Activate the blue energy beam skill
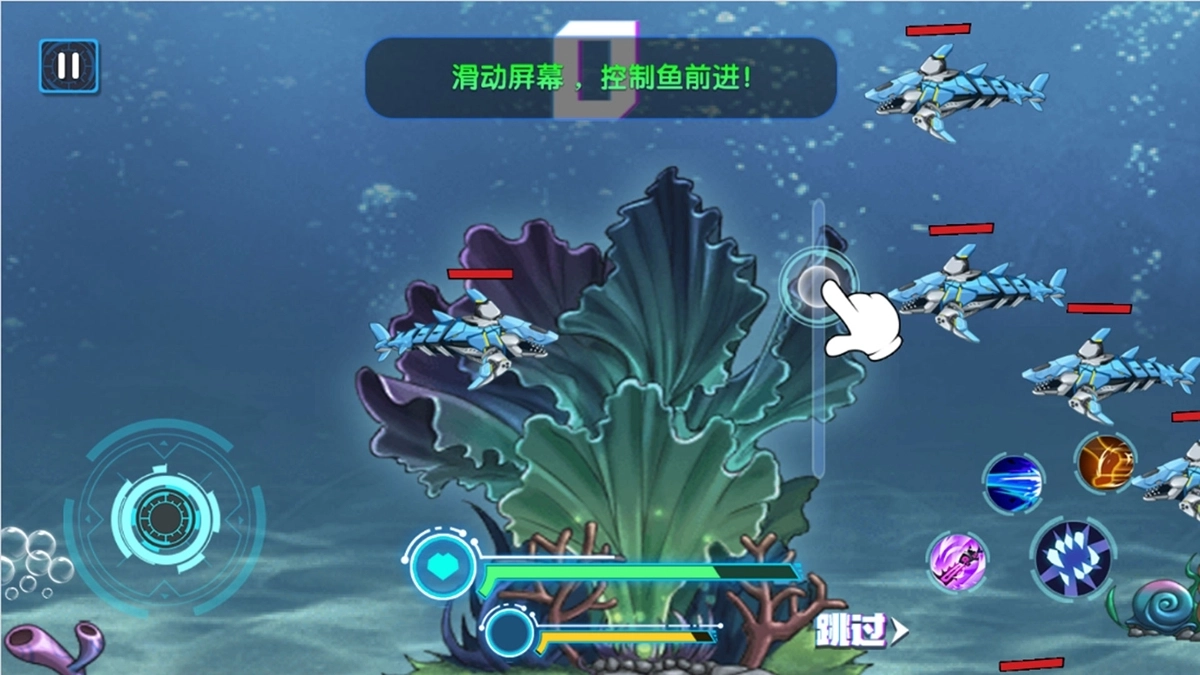This screenshot has width=1200, height=675. coord(1012,484)
